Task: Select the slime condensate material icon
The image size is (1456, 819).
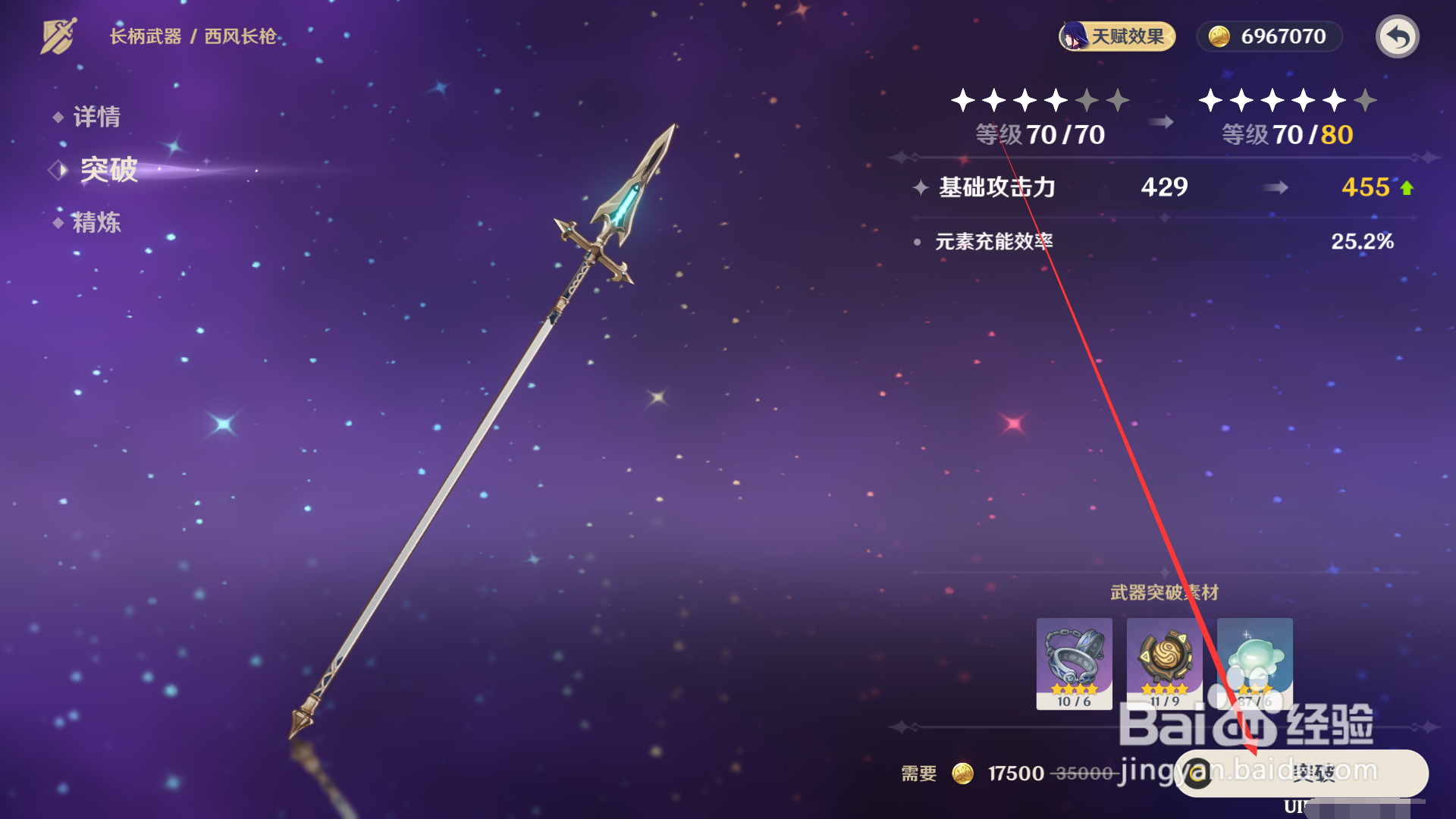Action: (1255, 664)
